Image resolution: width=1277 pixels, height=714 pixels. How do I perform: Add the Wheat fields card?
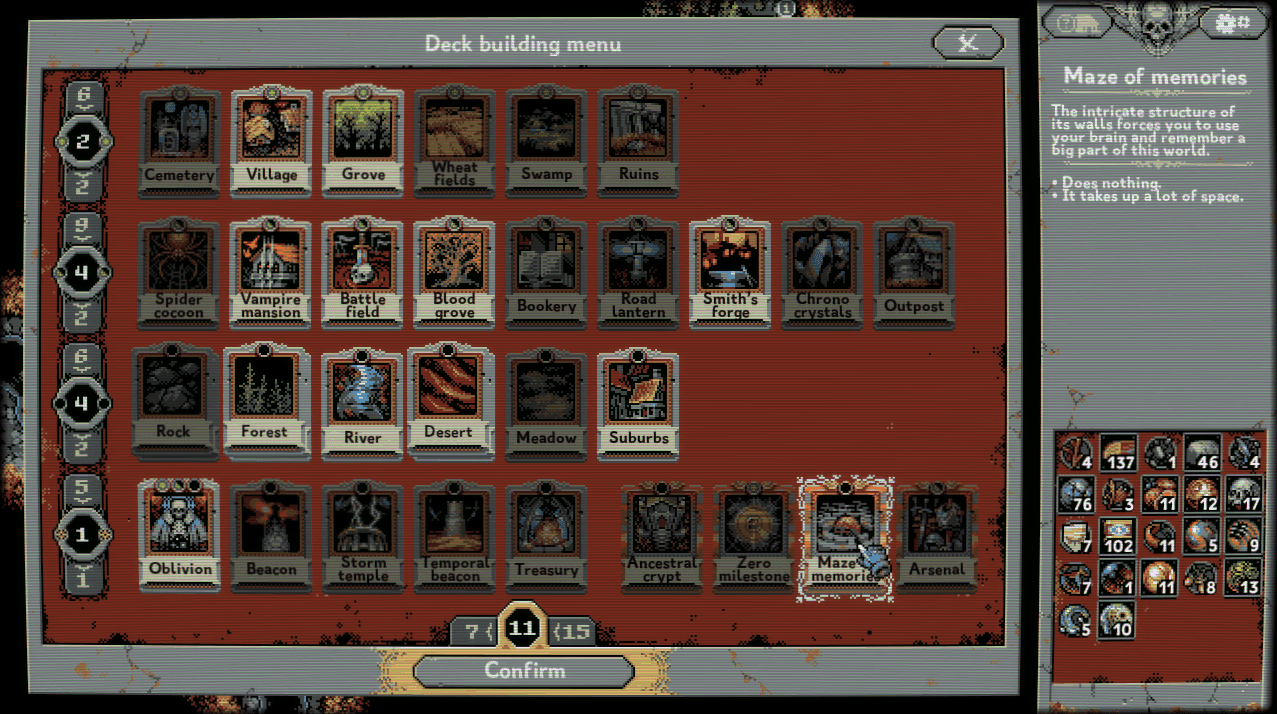coord(455,140)
